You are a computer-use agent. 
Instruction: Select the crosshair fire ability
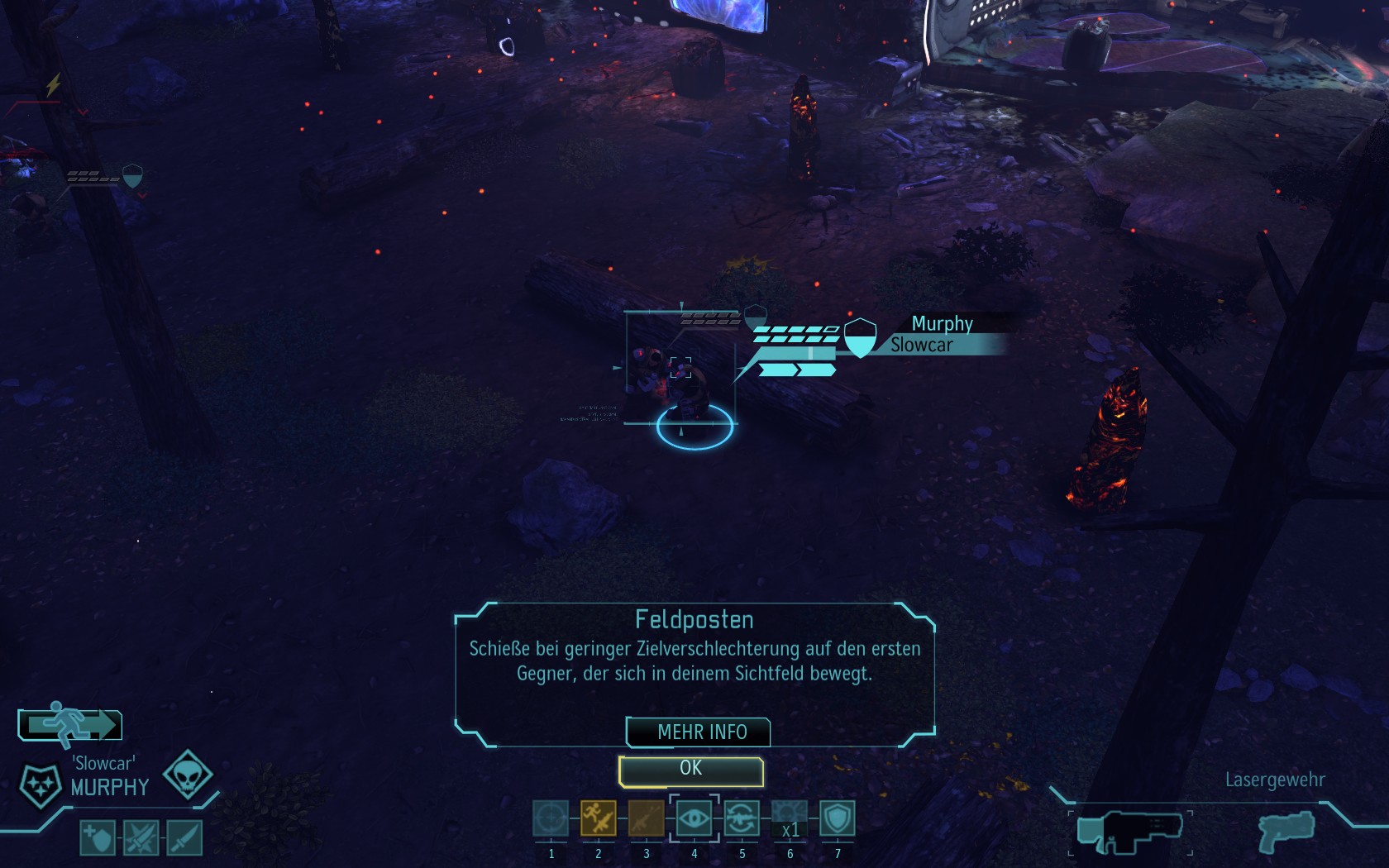pyautogui.click(x=551, y=819)
